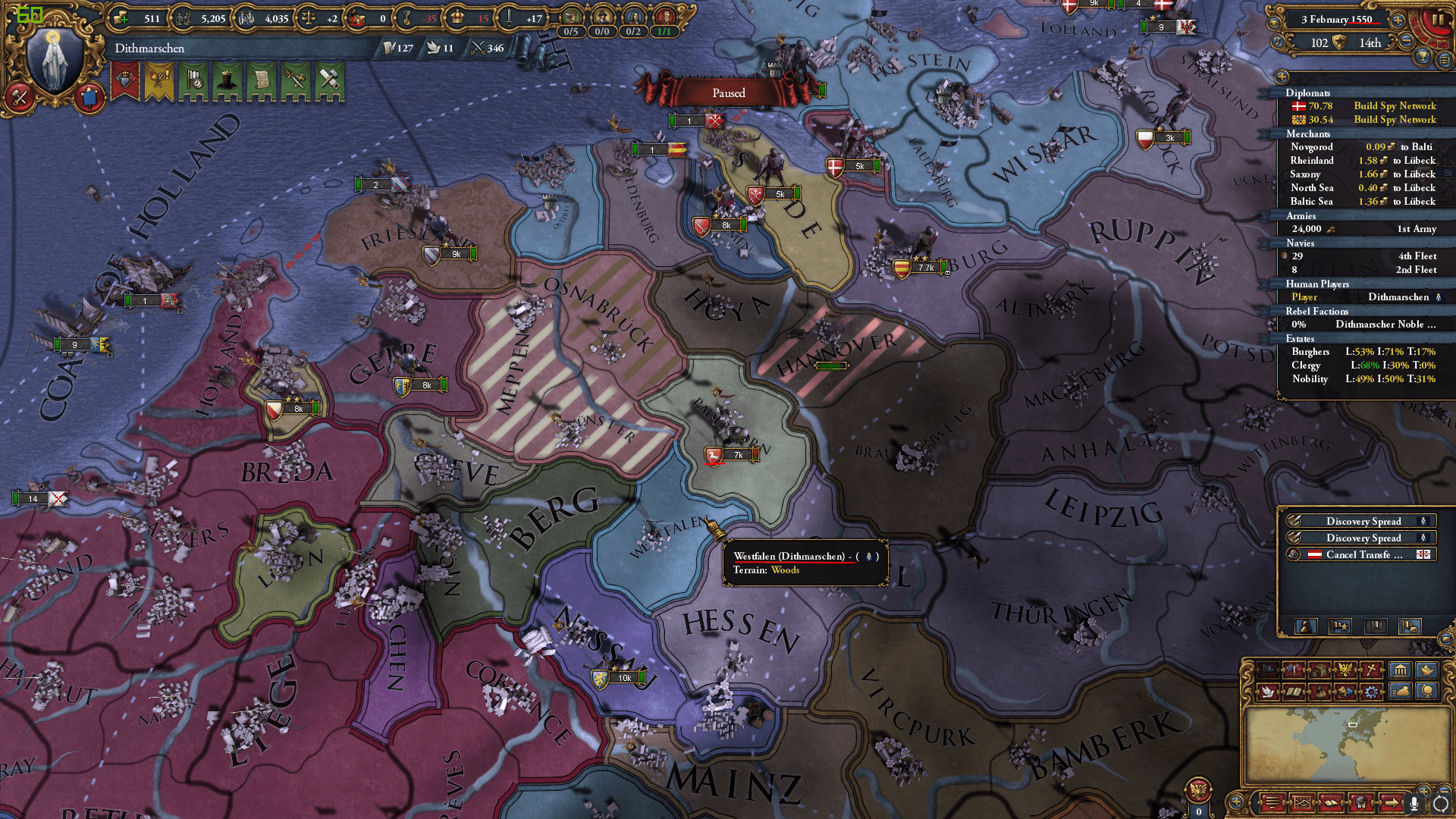Image resolution: width=1456 pixels, height=819 pixels.
Task: Expand the outliner settings plus icon
Action: [x=1282, y=77]
